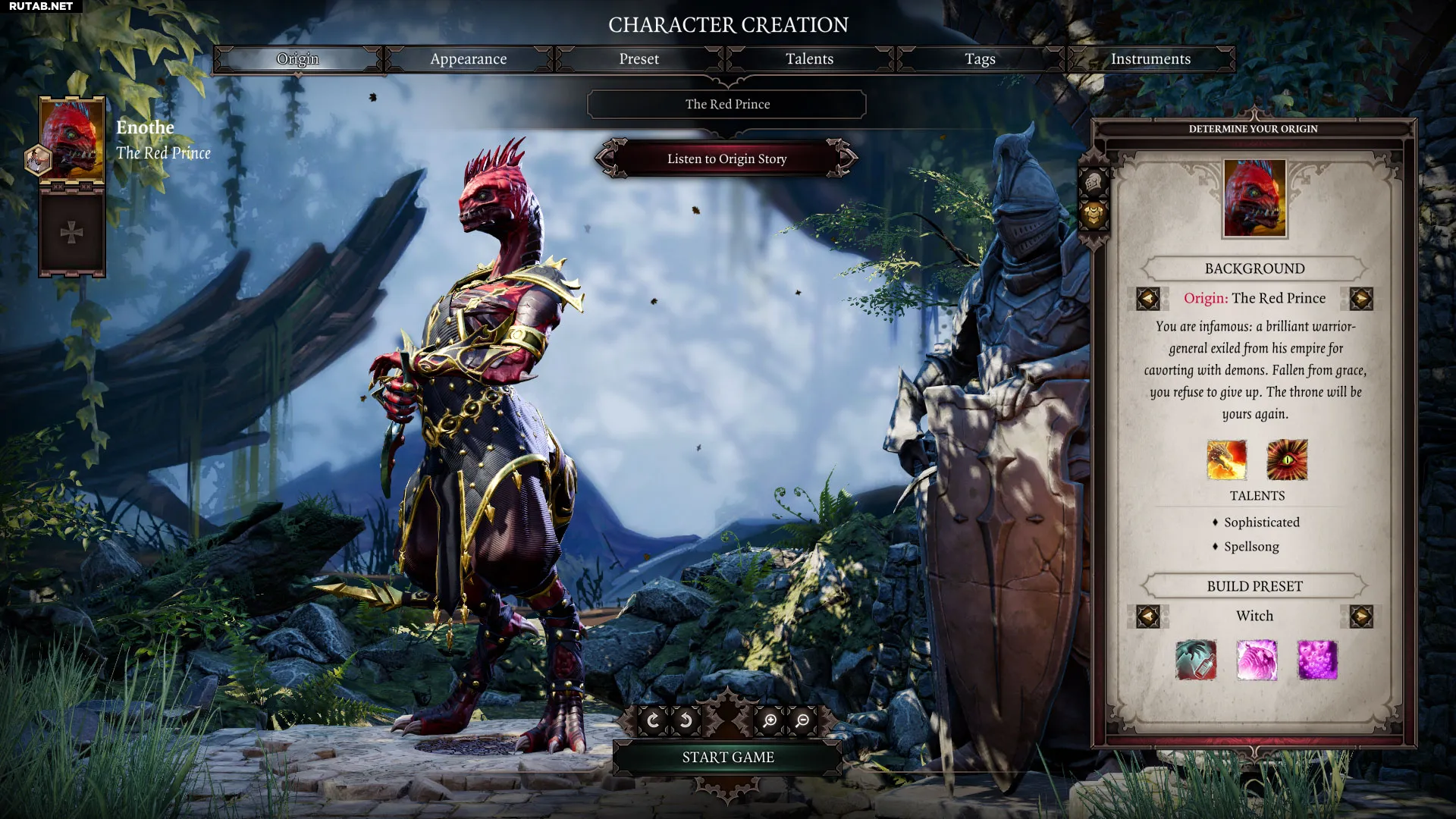Choose the next origin with right arrow

(x=1360, y=299)
